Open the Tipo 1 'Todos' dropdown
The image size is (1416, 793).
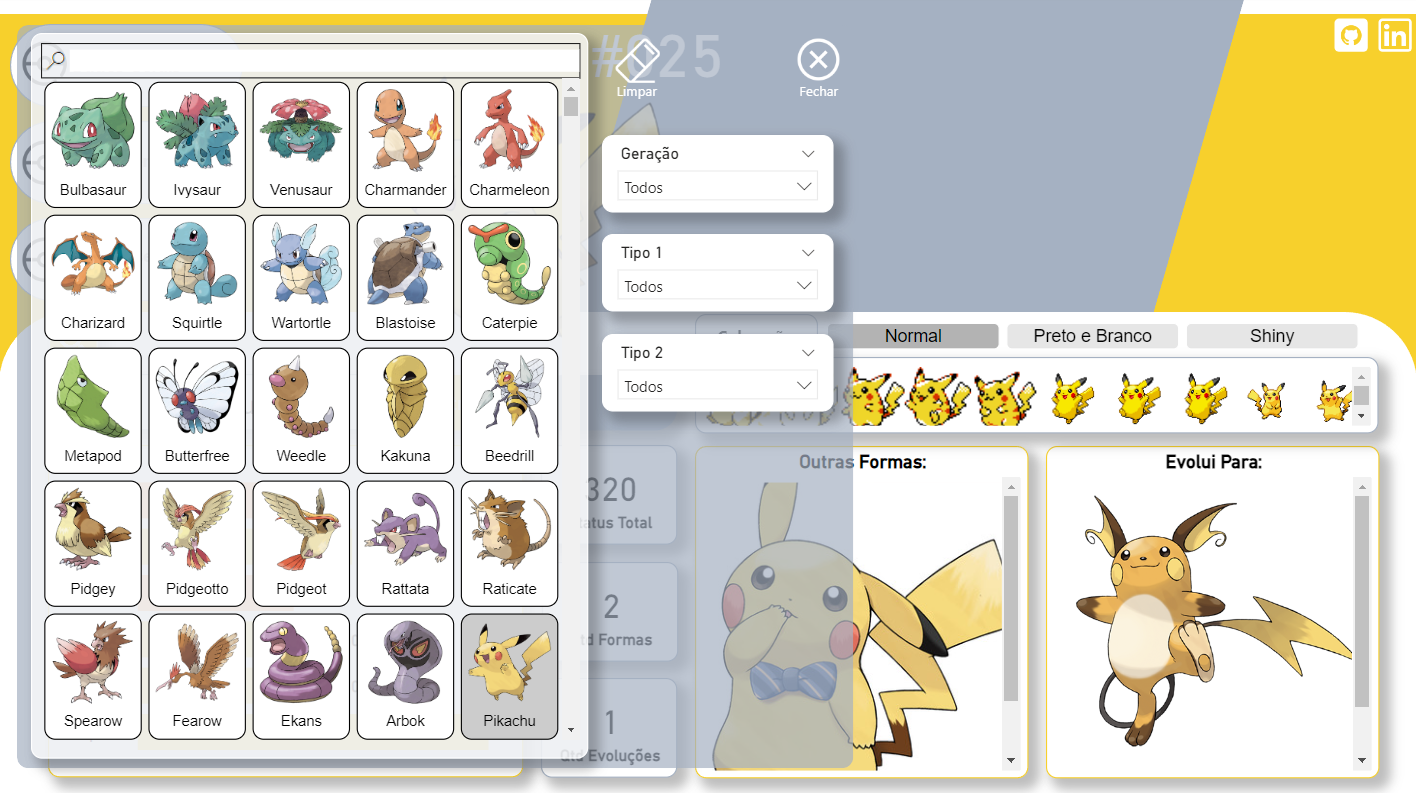717,286
